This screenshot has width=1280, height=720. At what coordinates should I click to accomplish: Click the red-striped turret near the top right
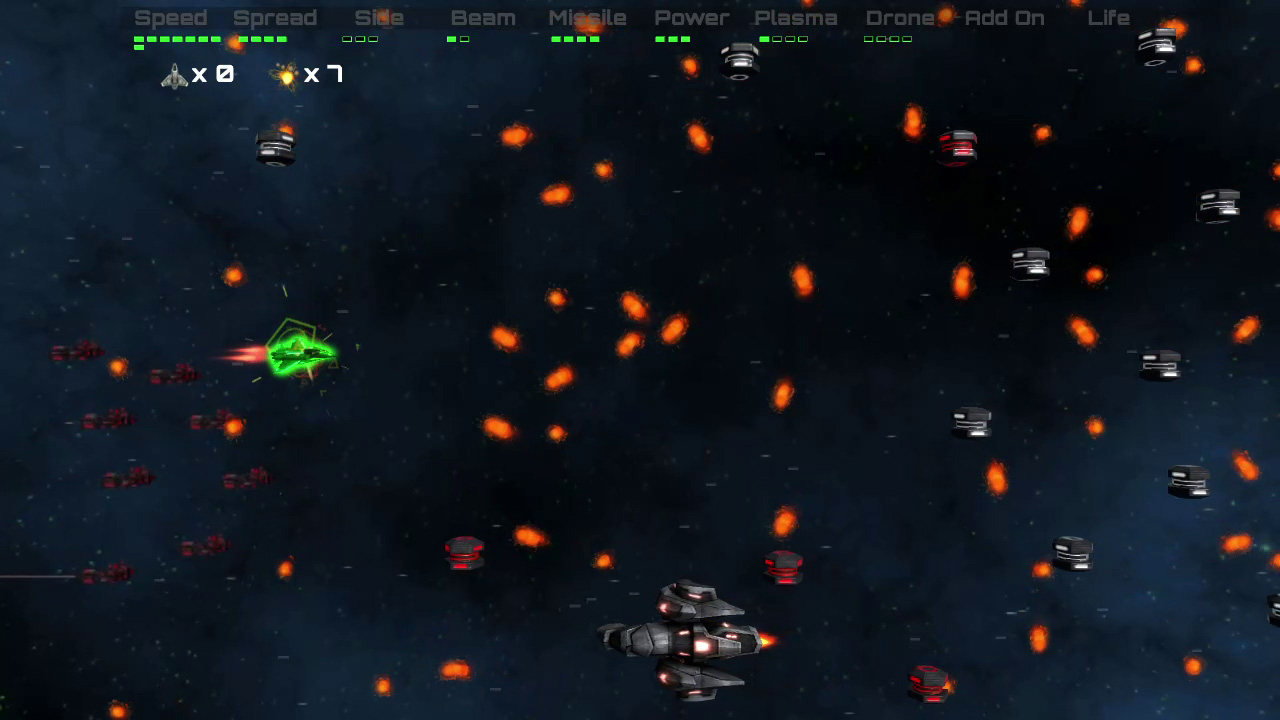click(956, 148)
